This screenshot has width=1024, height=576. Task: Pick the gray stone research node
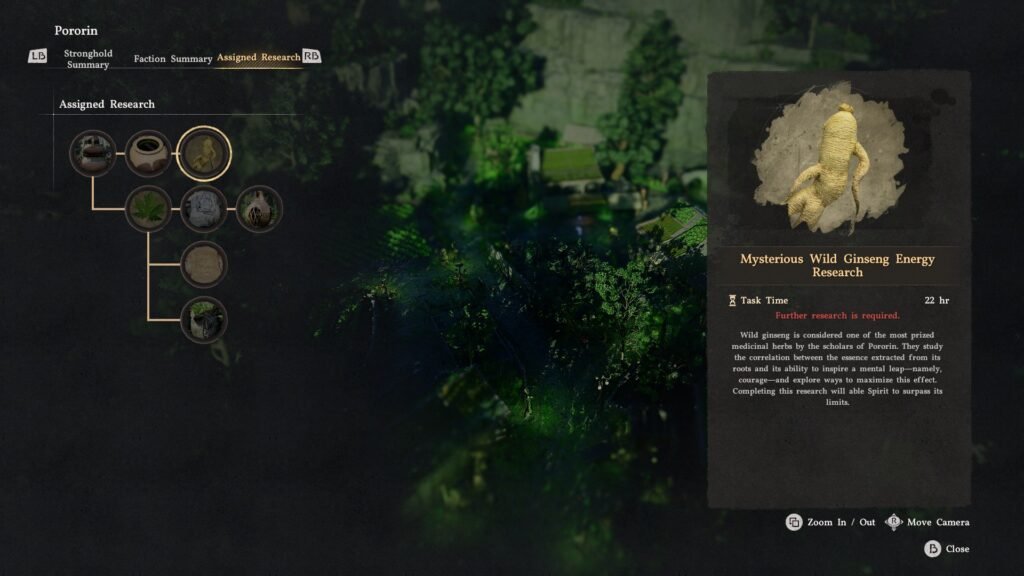click(204, 210)
